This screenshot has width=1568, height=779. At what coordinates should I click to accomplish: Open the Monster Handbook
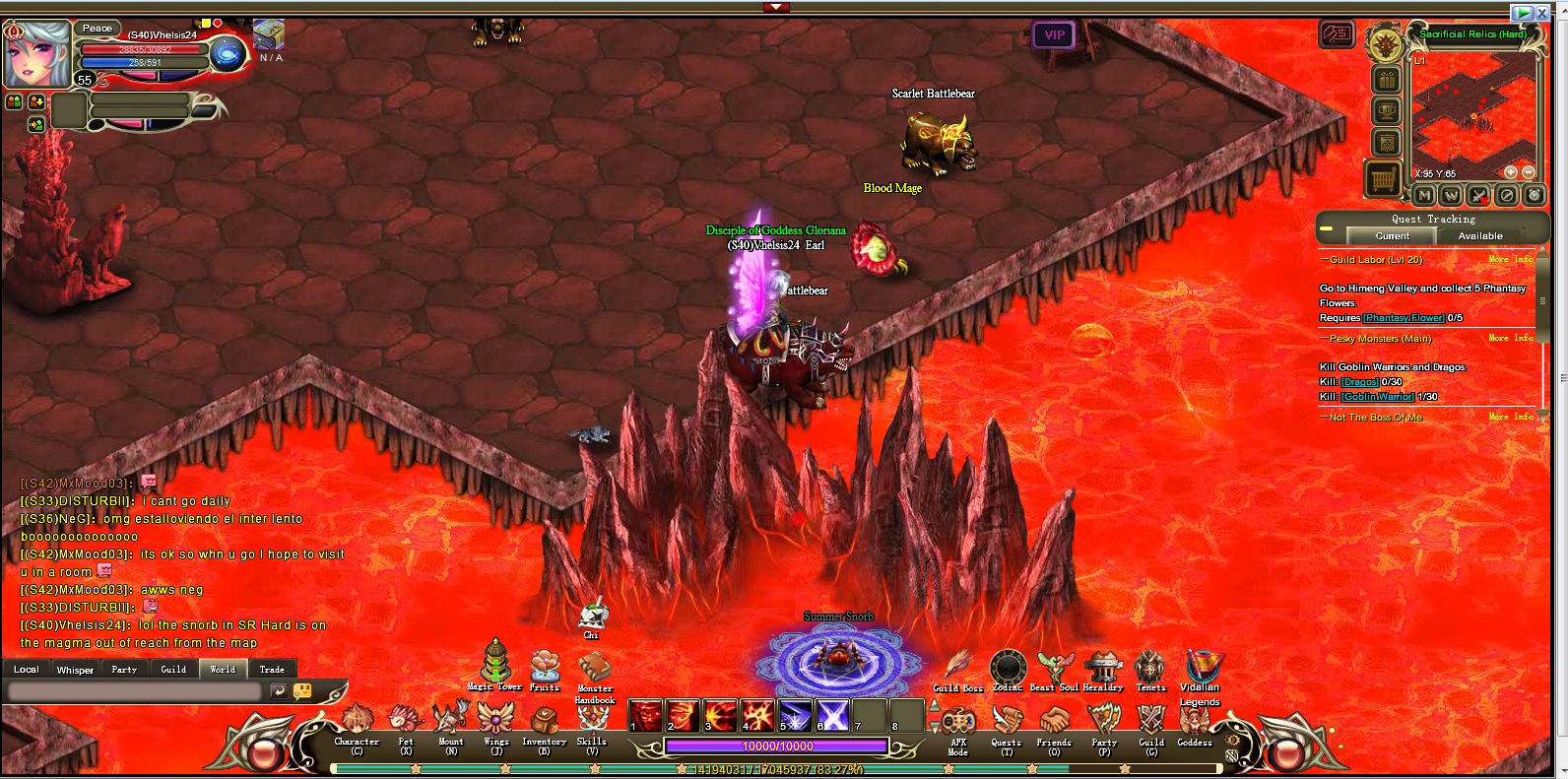tap(594, 670)
